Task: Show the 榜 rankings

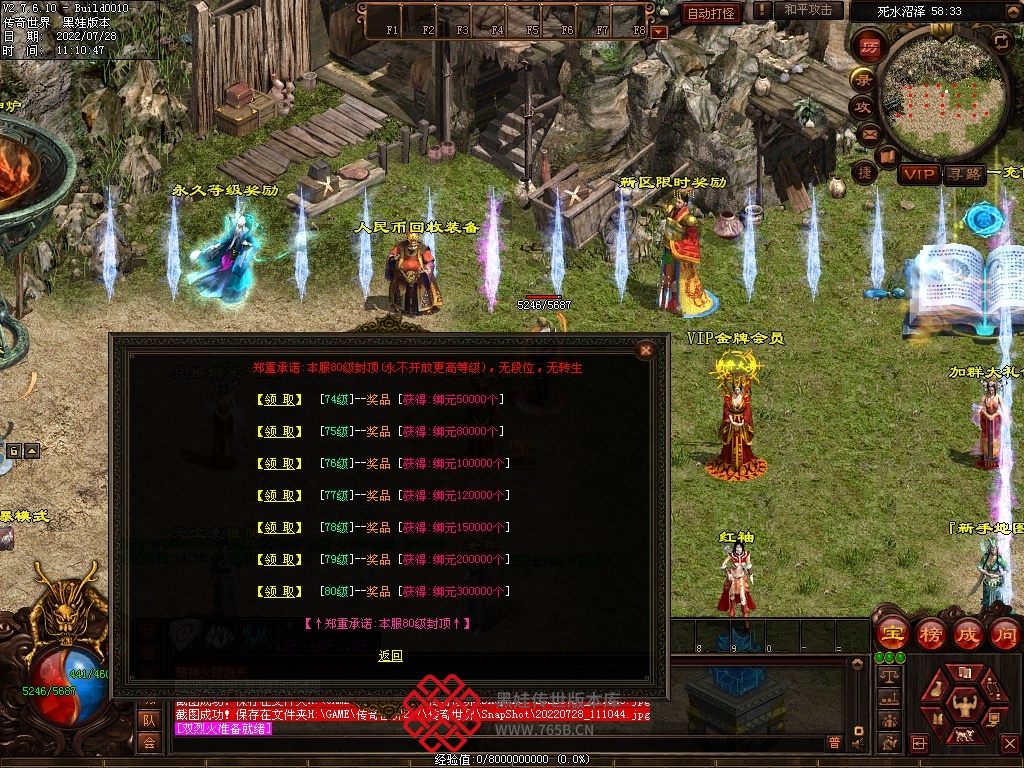Action: (931, 633)
